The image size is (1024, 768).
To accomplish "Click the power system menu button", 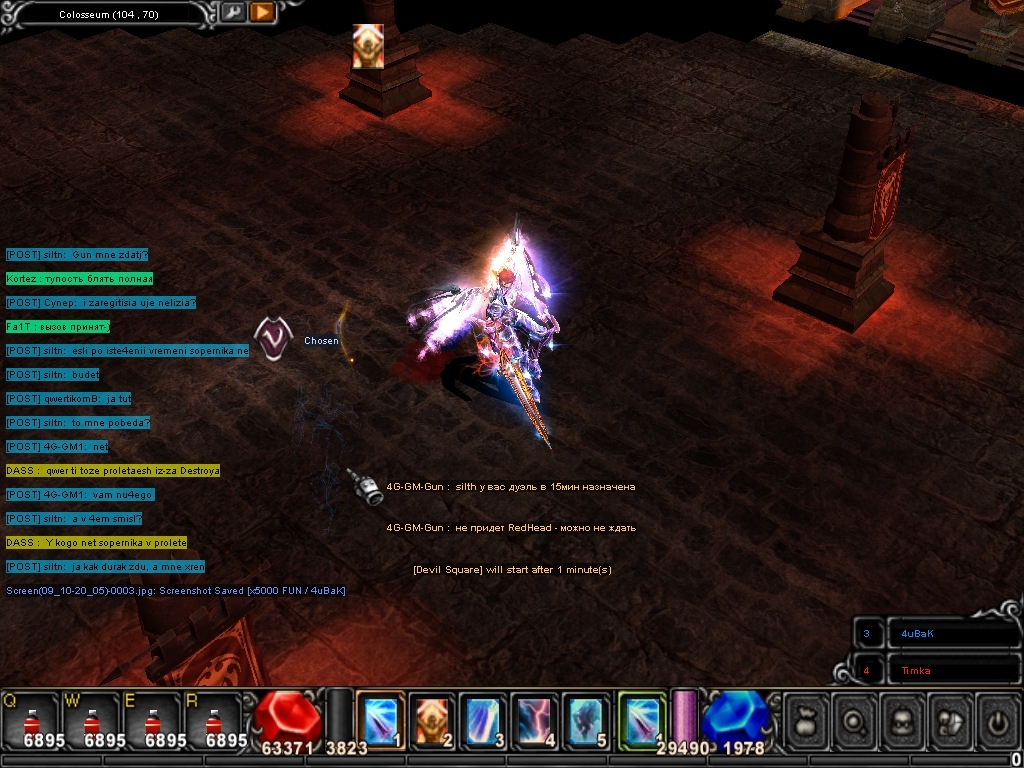I will [997, 720].
